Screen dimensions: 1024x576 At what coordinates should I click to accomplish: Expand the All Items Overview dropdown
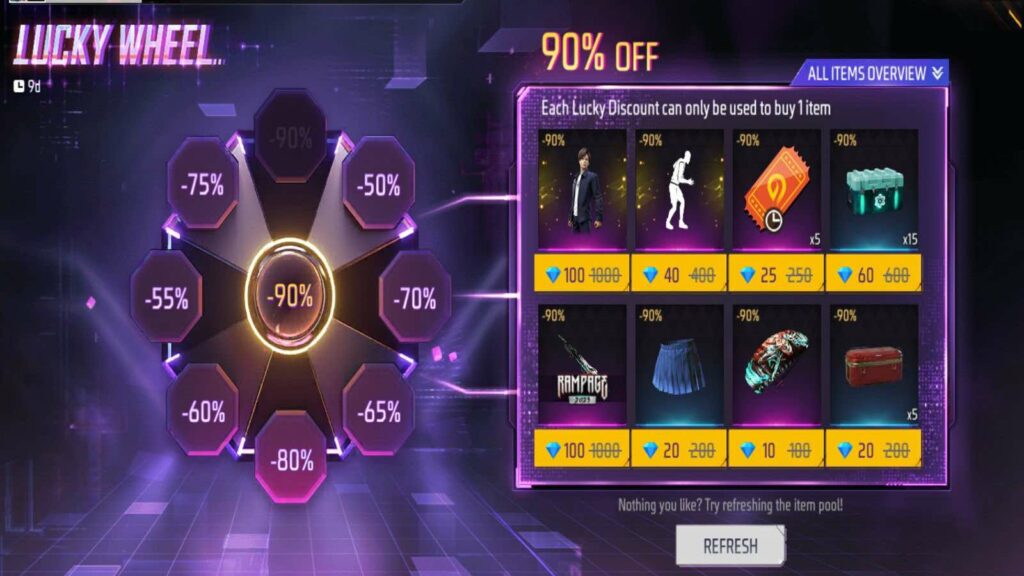coord(870,72)
